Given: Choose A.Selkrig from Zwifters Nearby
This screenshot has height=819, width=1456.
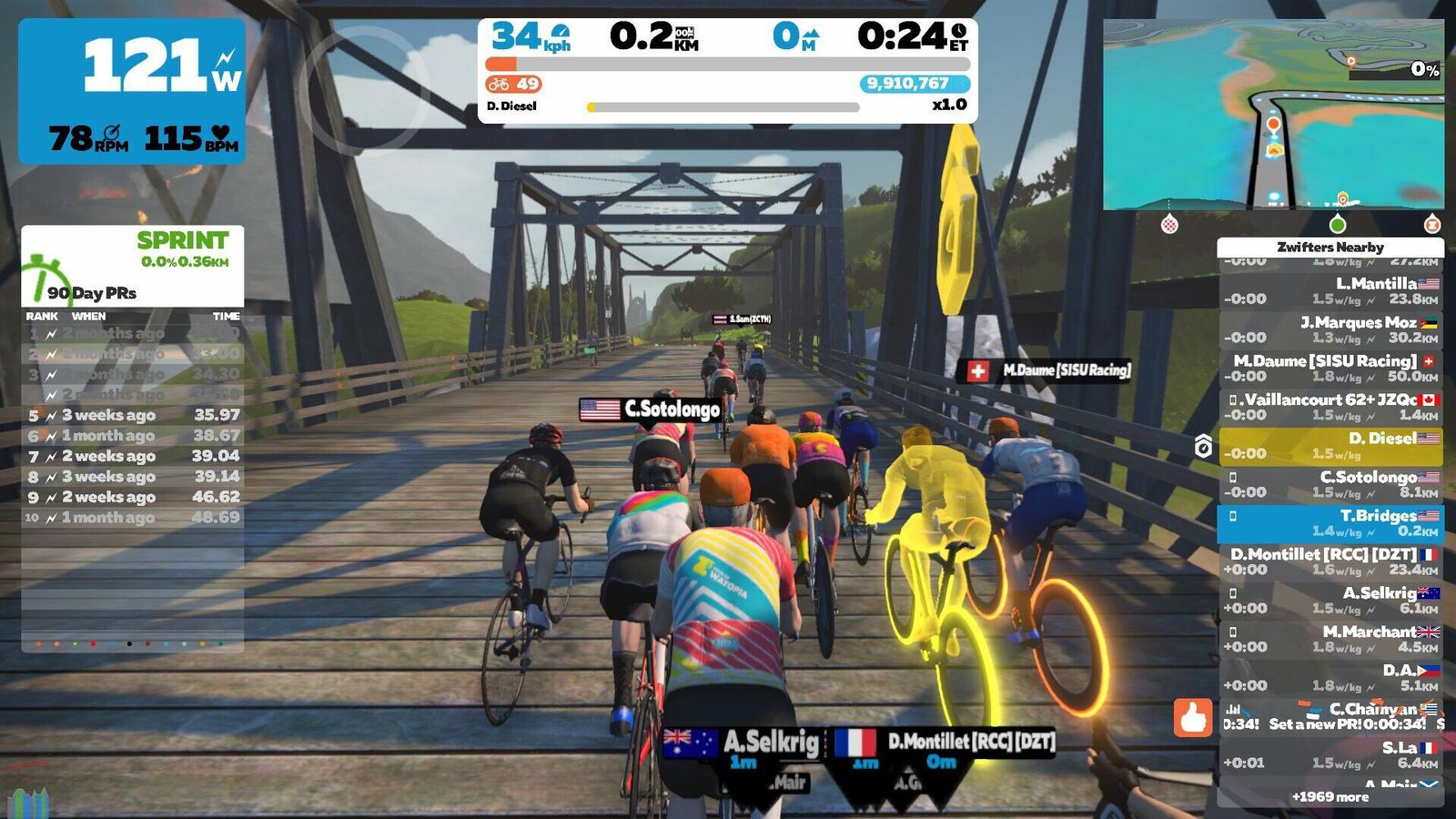Looking at the screenshot, I should point(1330,601).
